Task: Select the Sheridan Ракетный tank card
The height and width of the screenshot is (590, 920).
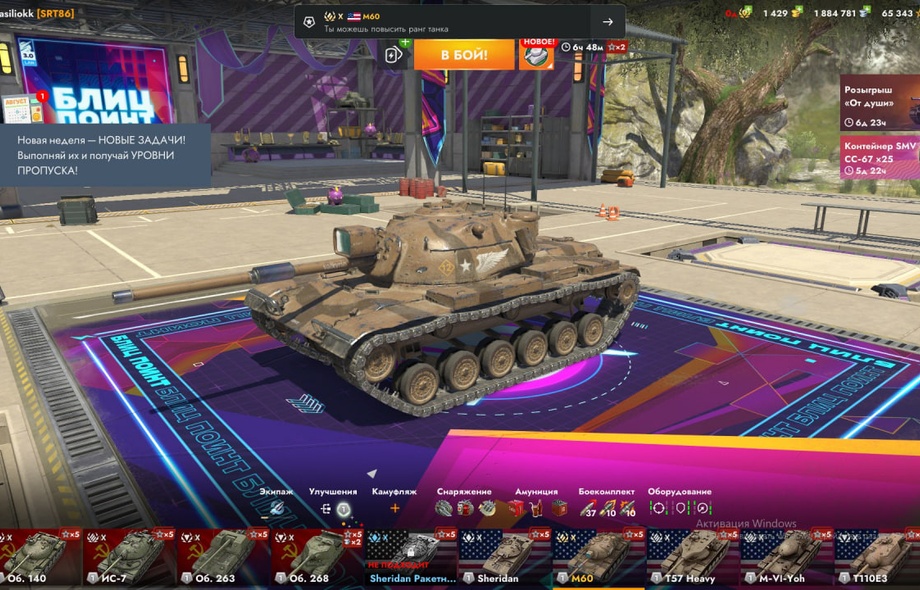Action: (412, 557)
